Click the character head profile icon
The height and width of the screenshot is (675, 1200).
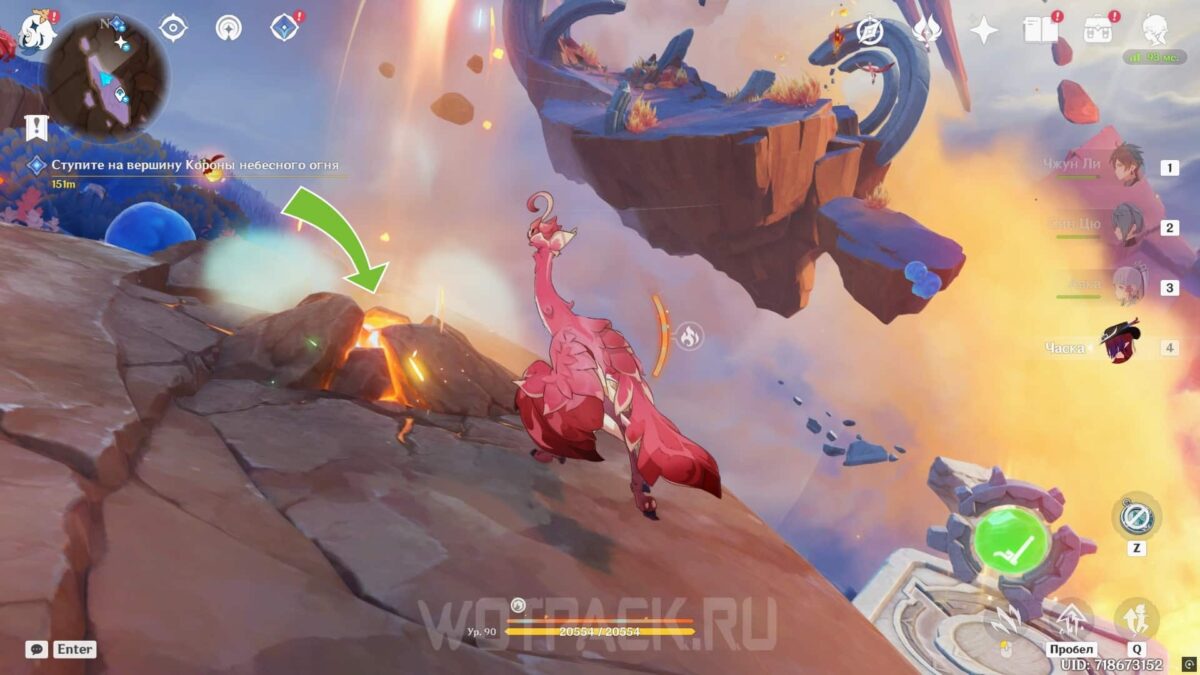click(x=1158, y=28)
